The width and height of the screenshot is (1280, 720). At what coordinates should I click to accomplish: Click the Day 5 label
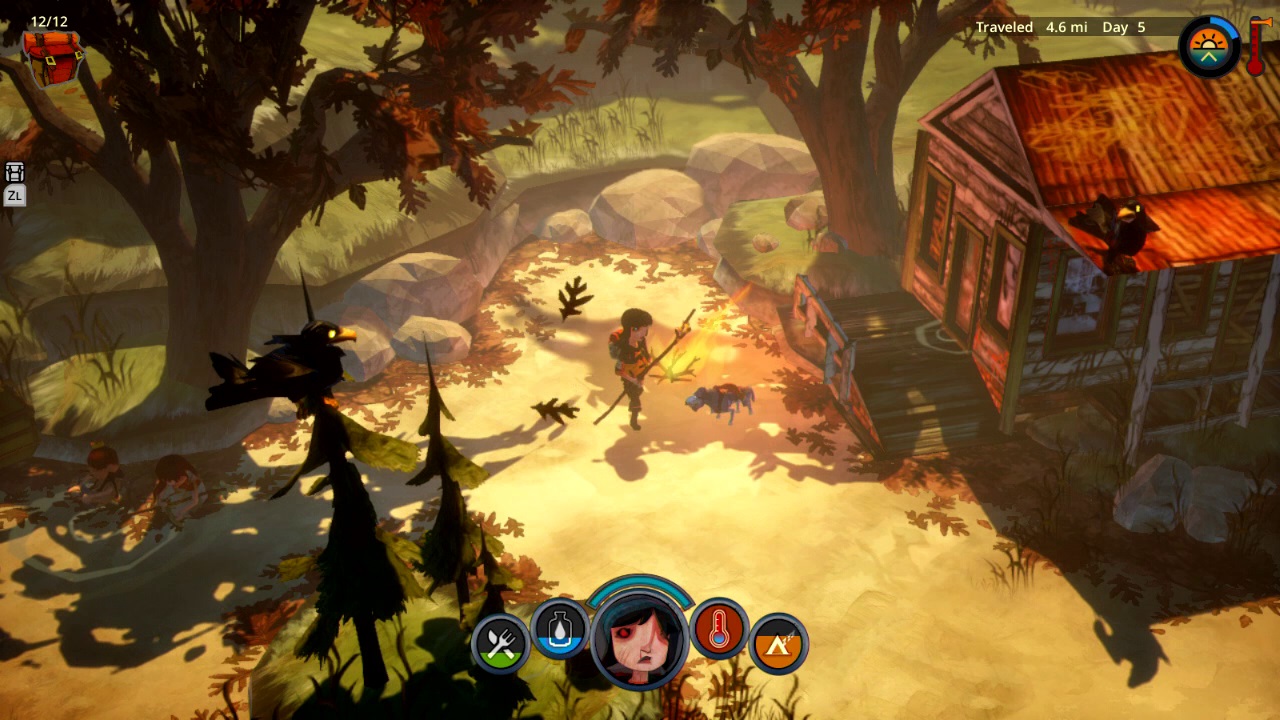(x=1125, y=27)
